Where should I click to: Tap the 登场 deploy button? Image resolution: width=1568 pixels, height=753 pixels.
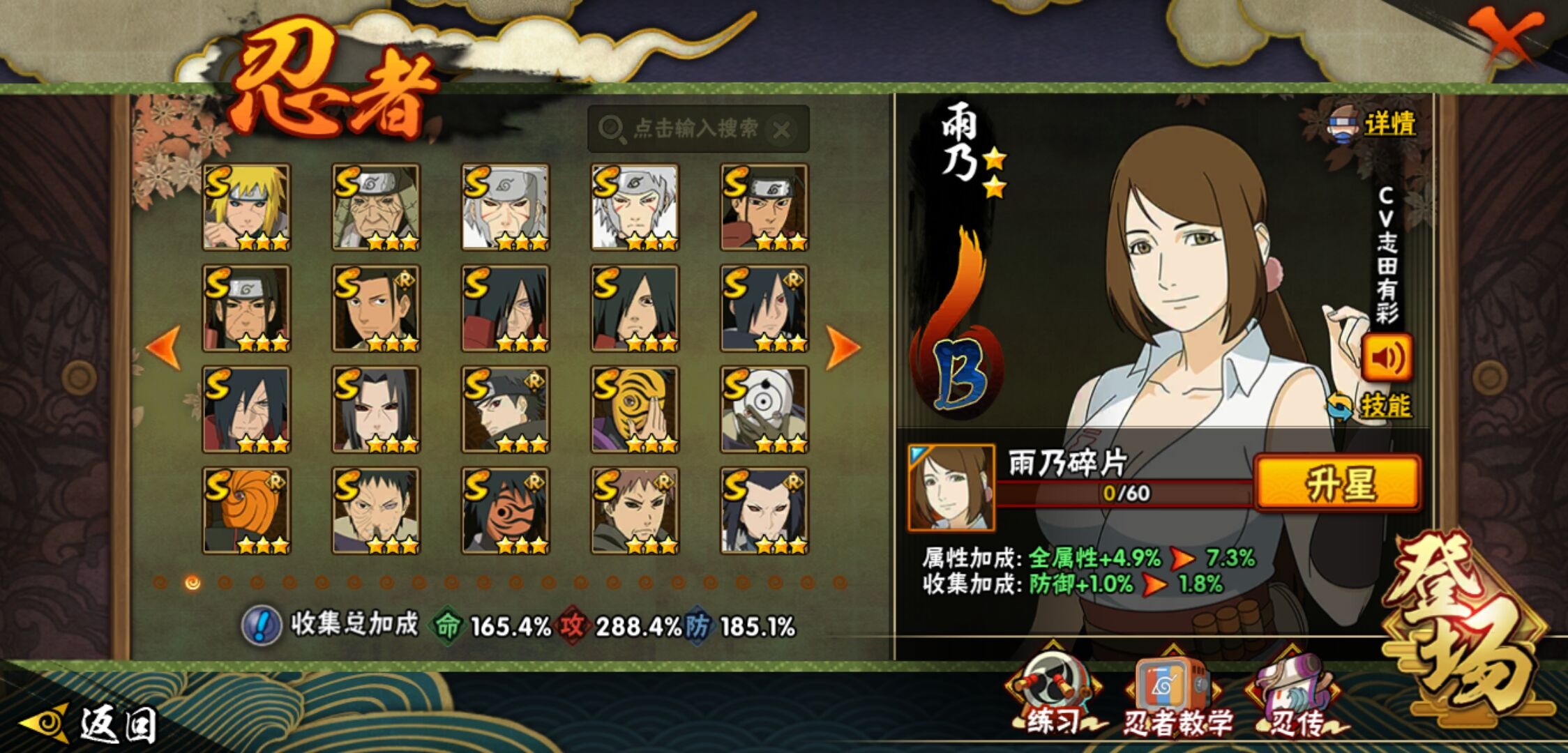[1468, 627]
